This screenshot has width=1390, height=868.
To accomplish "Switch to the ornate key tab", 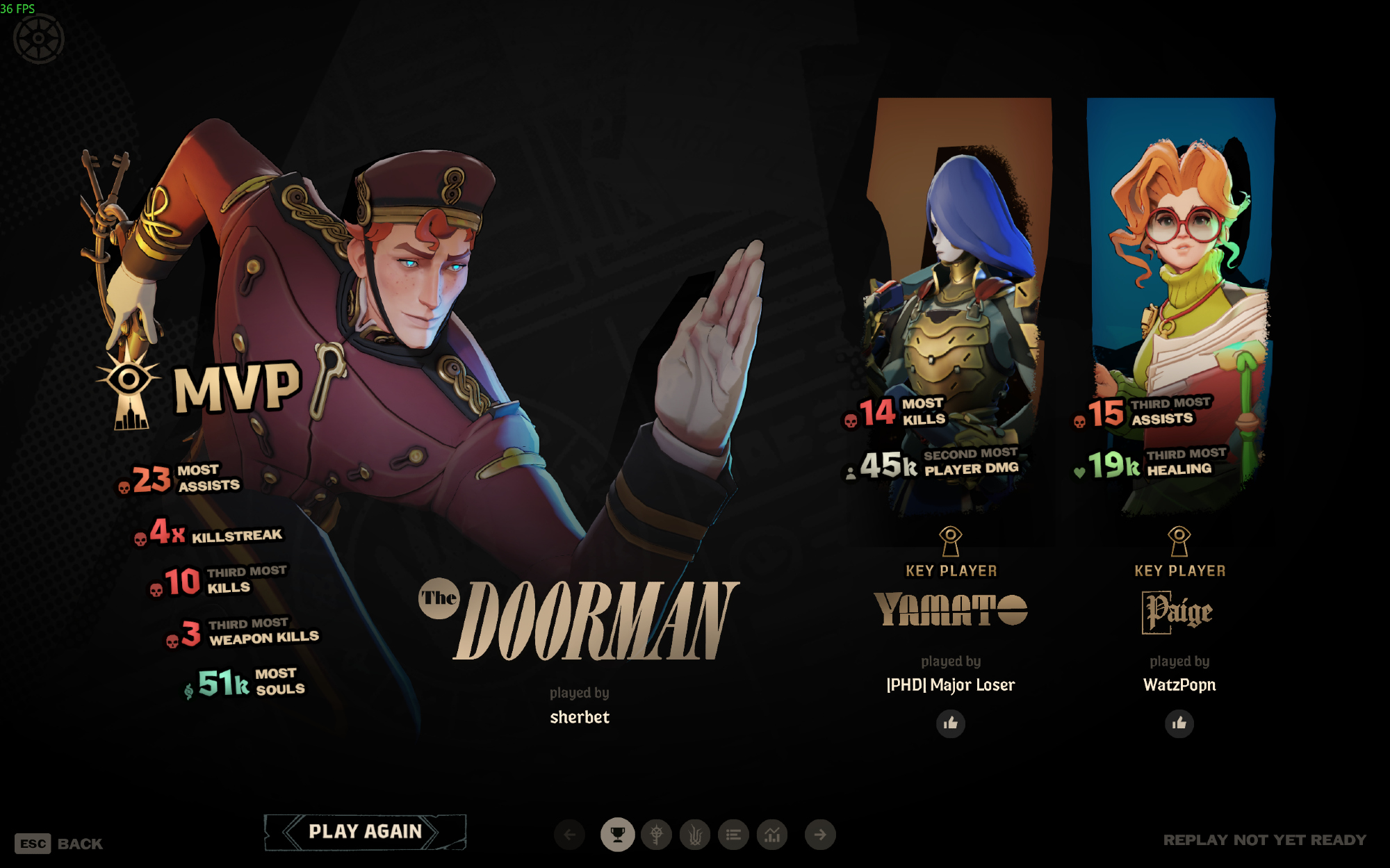I will pyautogui.click(x=656, y=835).
